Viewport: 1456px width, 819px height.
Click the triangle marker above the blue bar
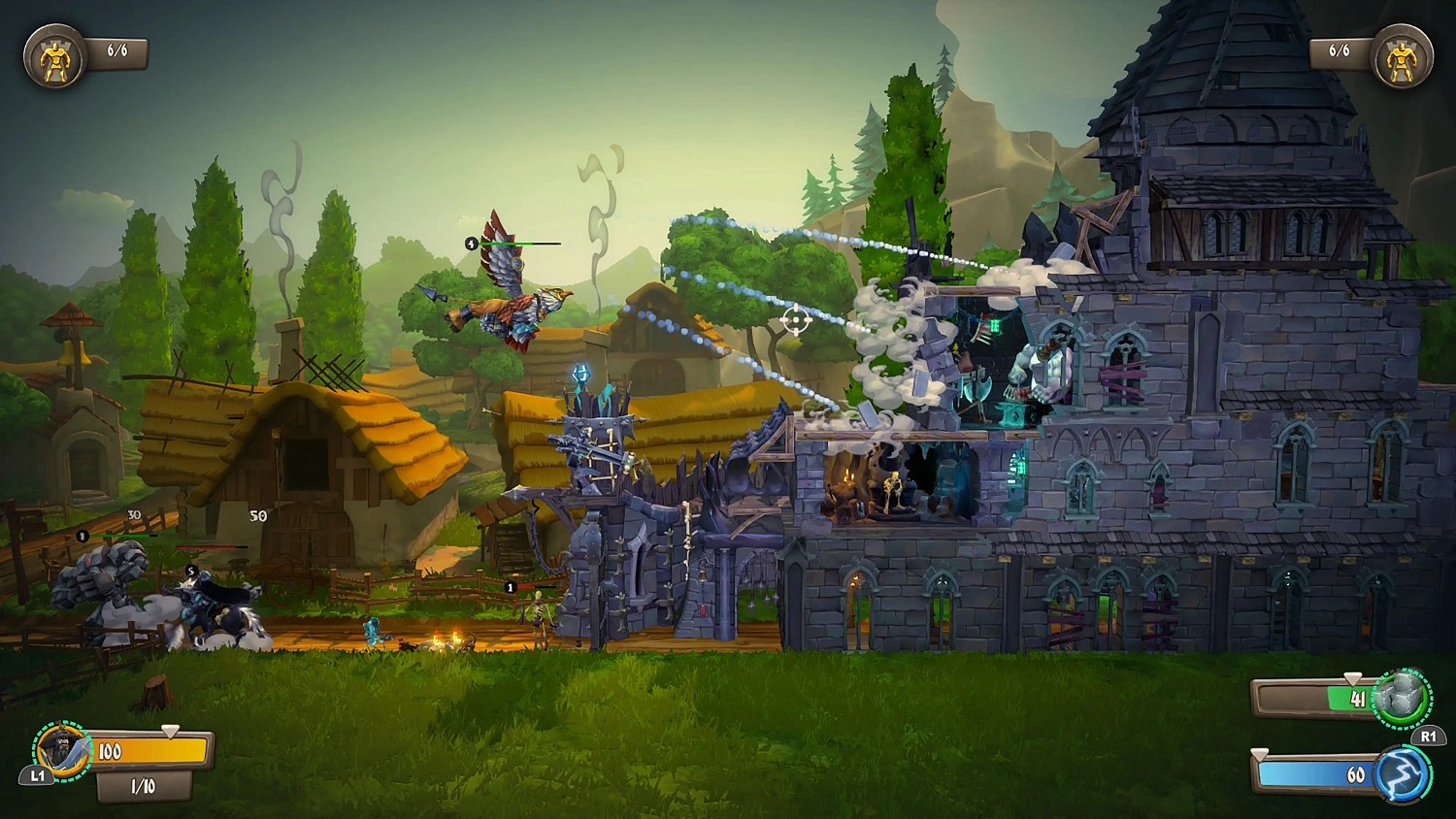coord(1257,754)
